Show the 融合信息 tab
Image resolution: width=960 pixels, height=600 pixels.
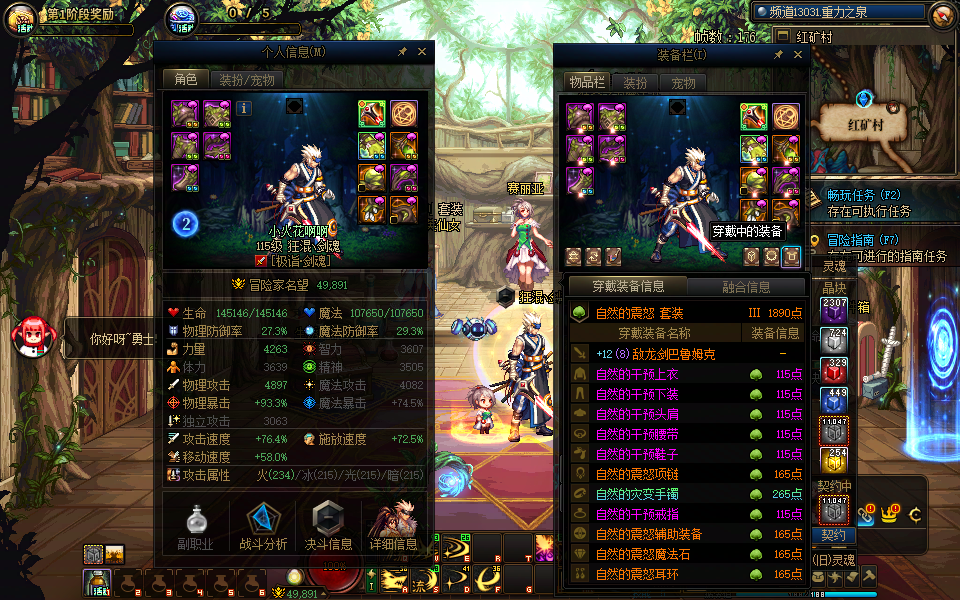click(745, 287)
